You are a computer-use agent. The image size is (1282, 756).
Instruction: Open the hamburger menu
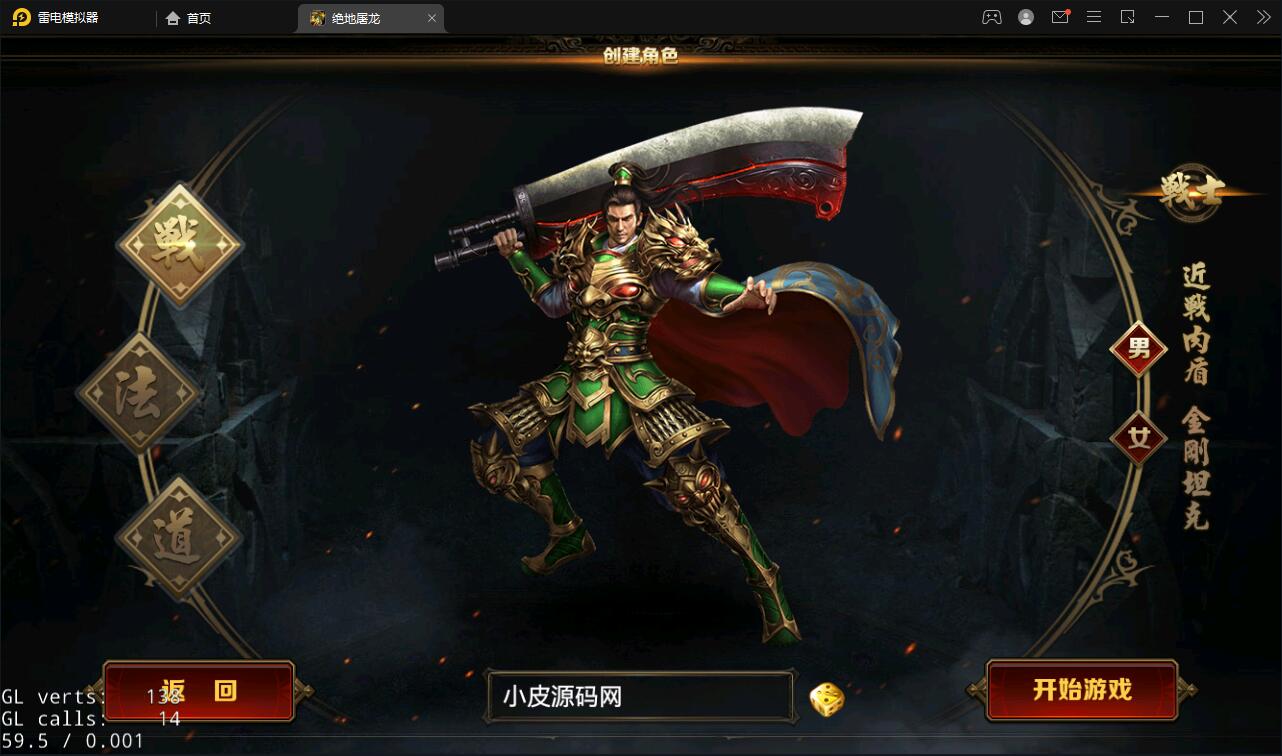pos(1094,17)
